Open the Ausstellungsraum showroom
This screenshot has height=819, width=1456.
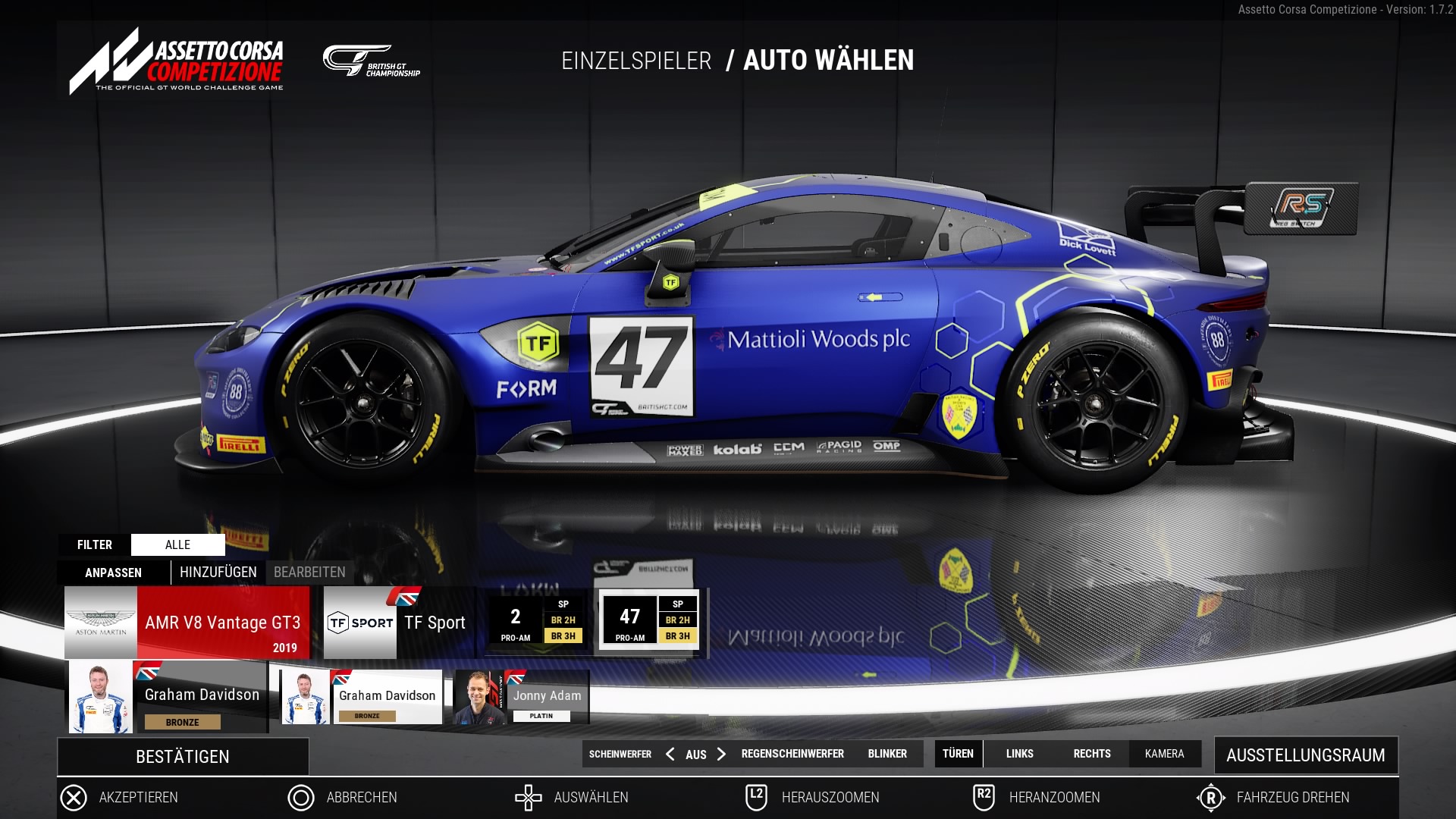click(1305, 755)
